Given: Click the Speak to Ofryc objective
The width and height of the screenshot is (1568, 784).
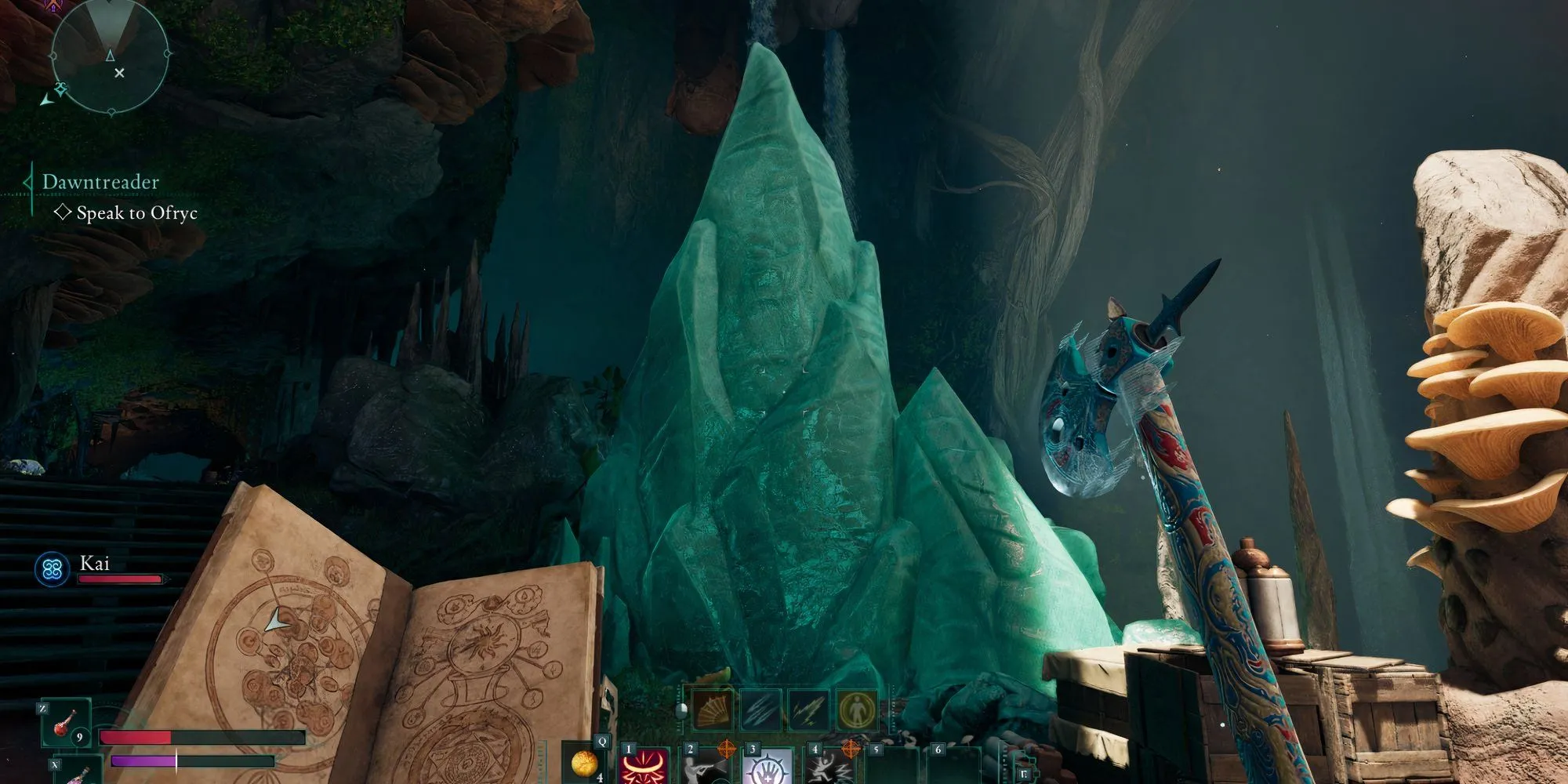Looking at the screenshot, I should point(136,213).
